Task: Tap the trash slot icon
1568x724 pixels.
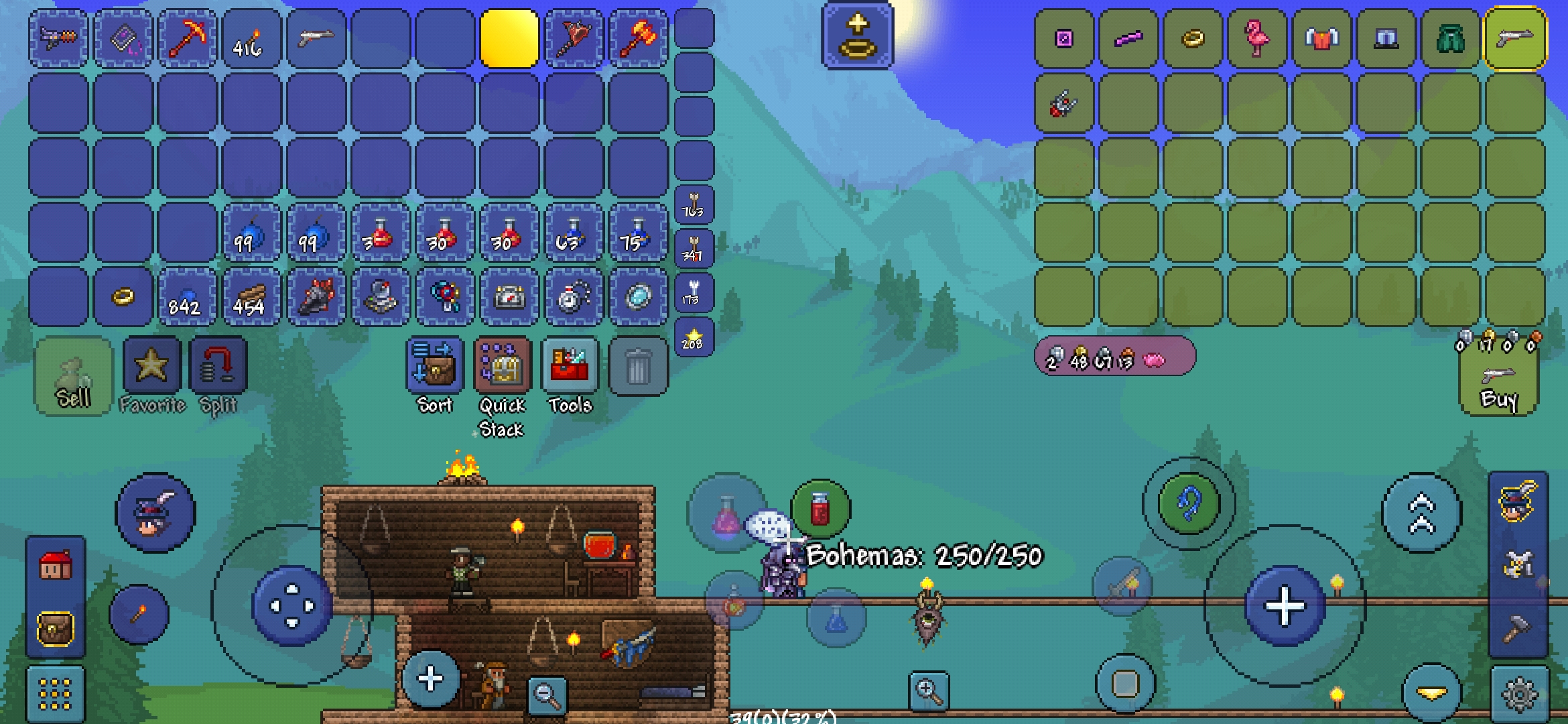Action: click(x=639, y=367)
